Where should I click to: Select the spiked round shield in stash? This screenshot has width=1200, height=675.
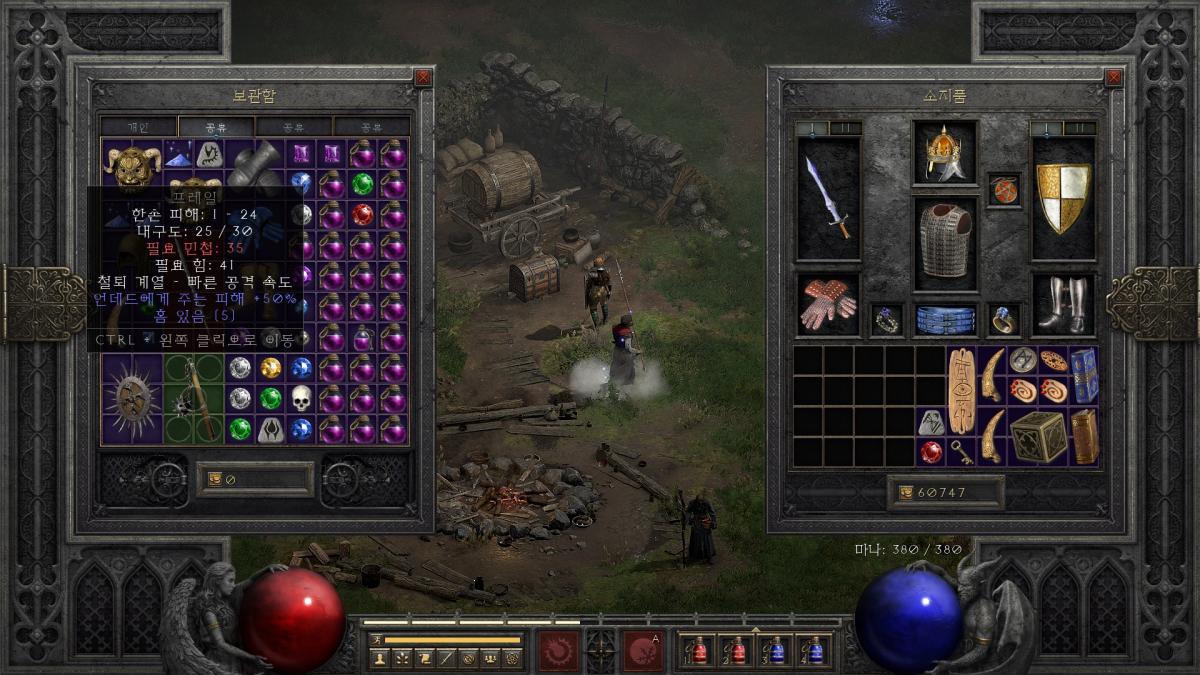click(x=133, y=398)
